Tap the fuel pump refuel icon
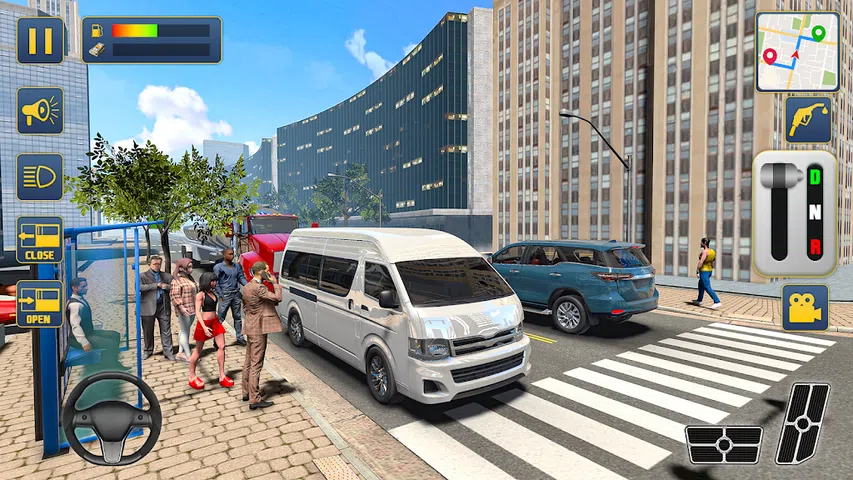The height and width of the screenshot is (480, 853). pyautogui.click(x=806, y=120)
